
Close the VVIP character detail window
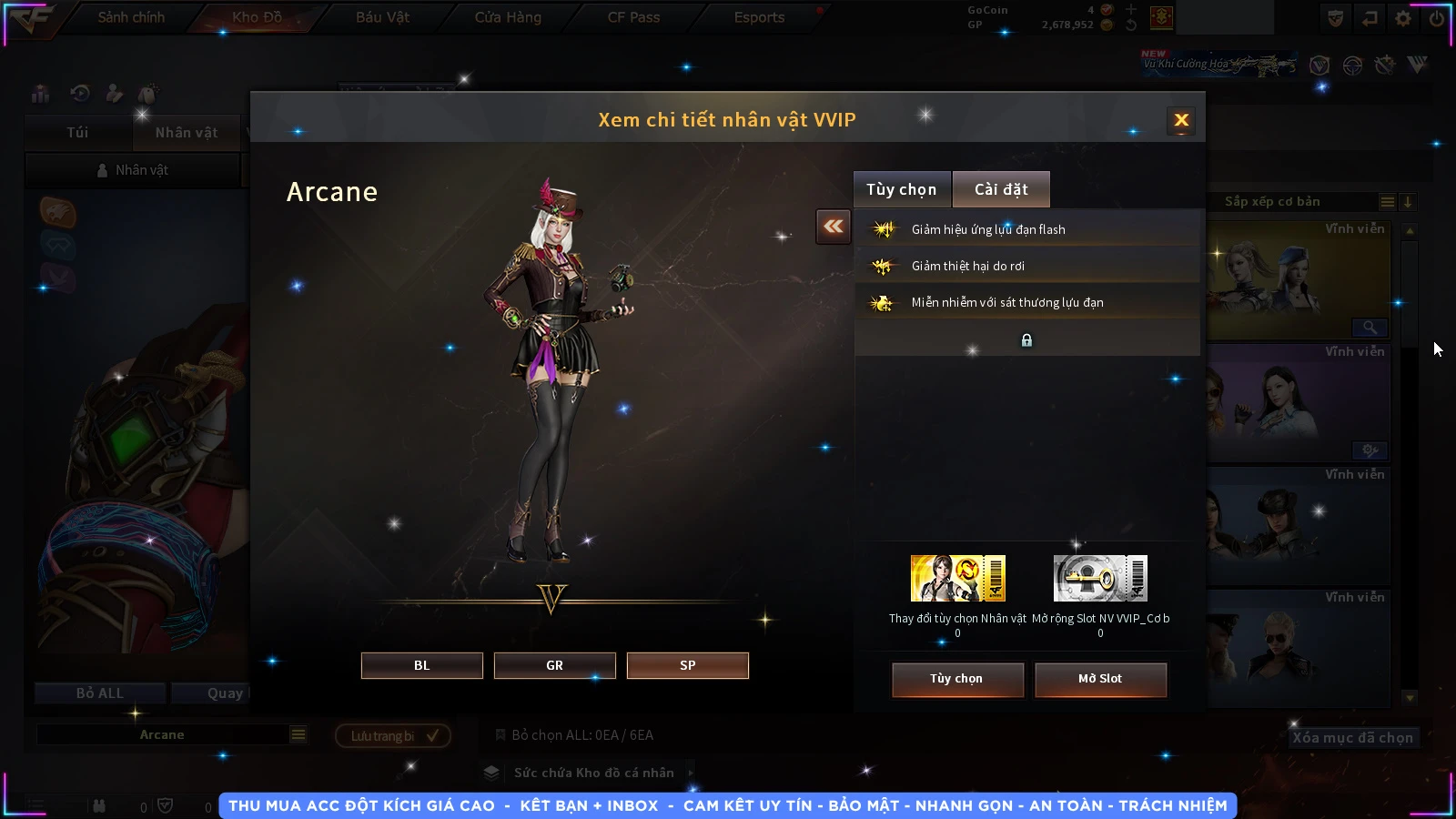click(1181, 120)
